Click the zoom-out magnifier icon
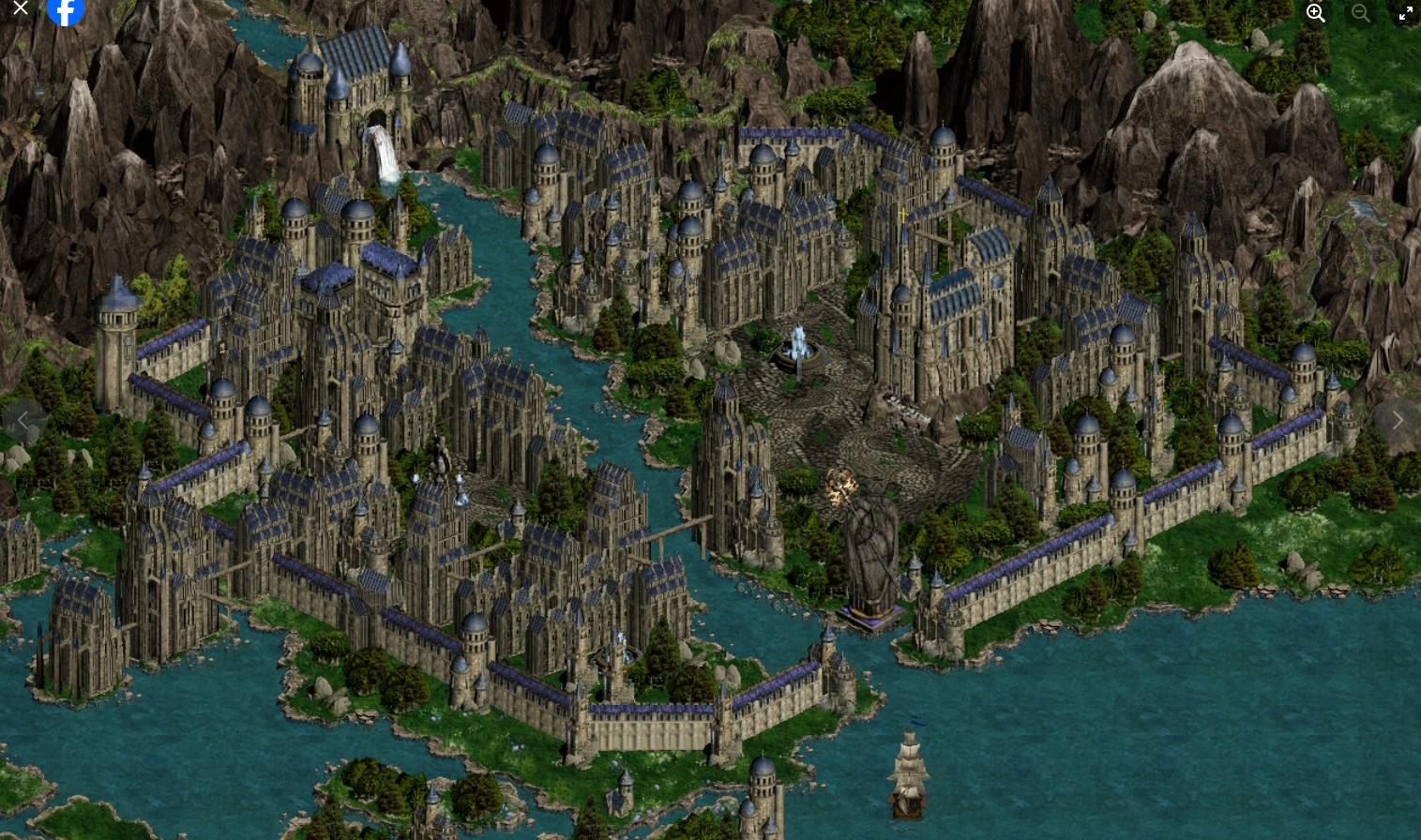Image resolution: width=1421 pixels, height=840 pixels. (1361, 13)
